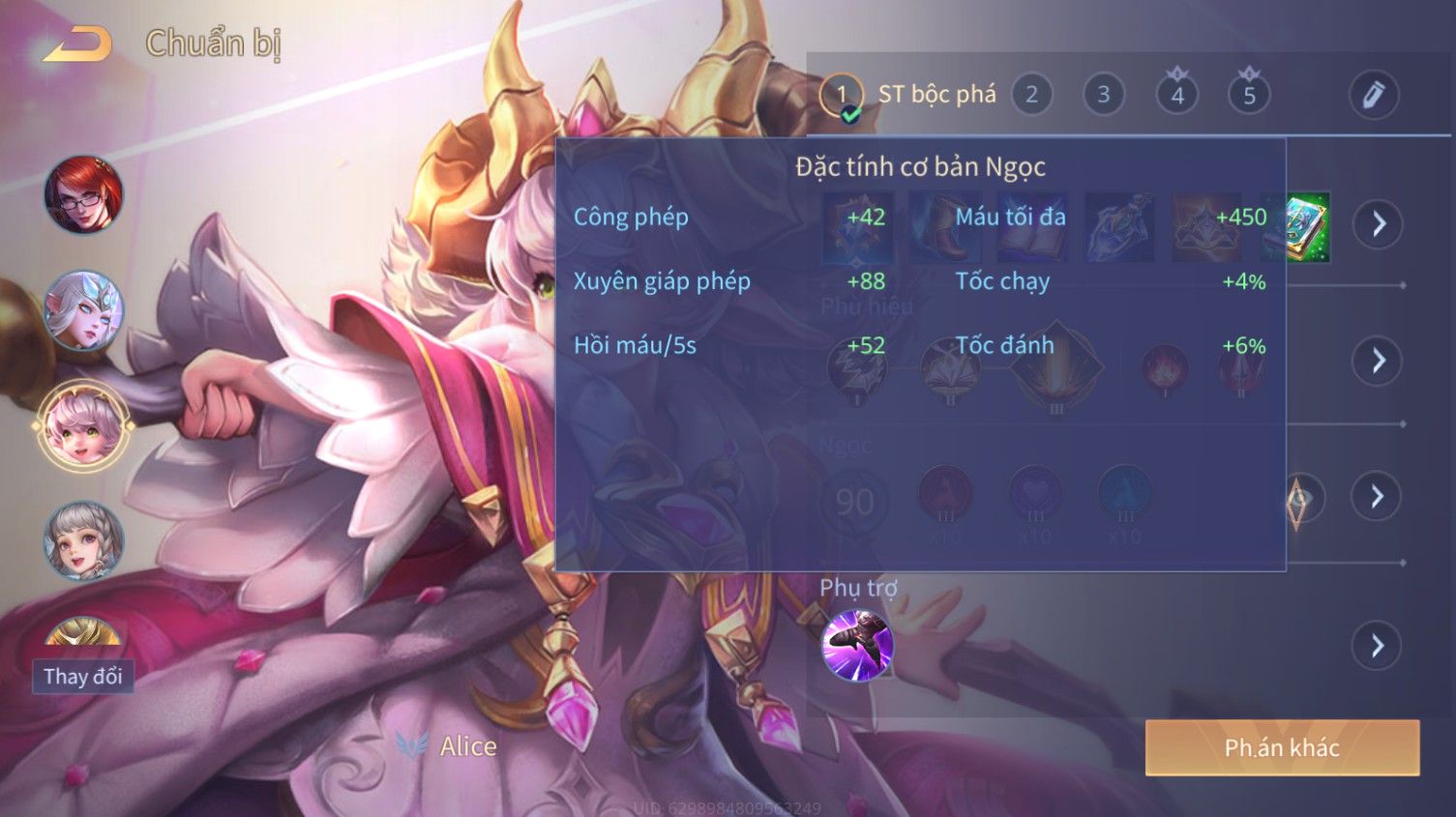Viewport: 1456px width, 817px height.
Task: Select the red-haired hero with glasses
Action: tap(84, 195)
